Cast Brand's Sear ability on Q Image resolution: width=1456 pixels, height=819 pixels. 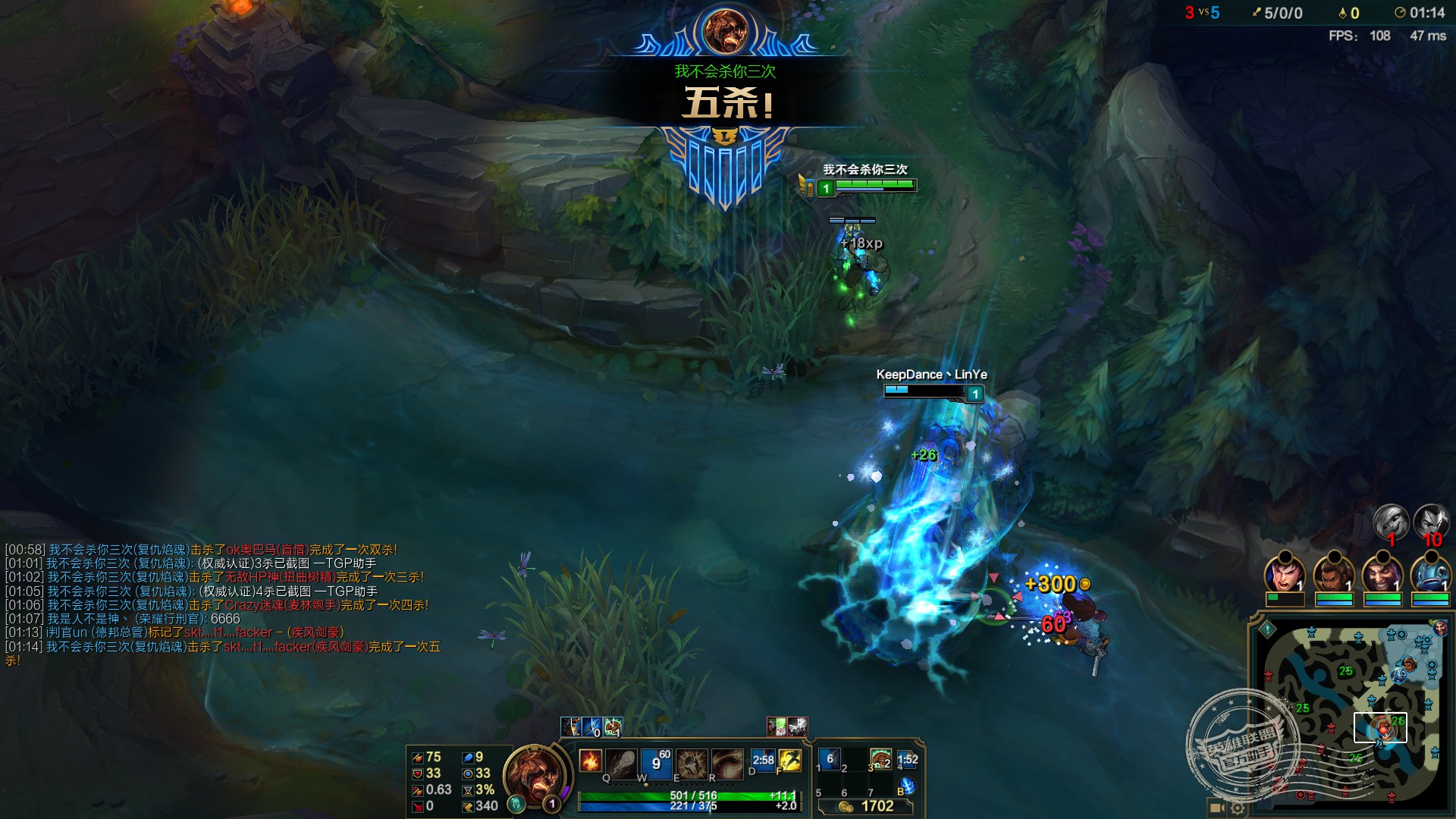pos(621,763)
